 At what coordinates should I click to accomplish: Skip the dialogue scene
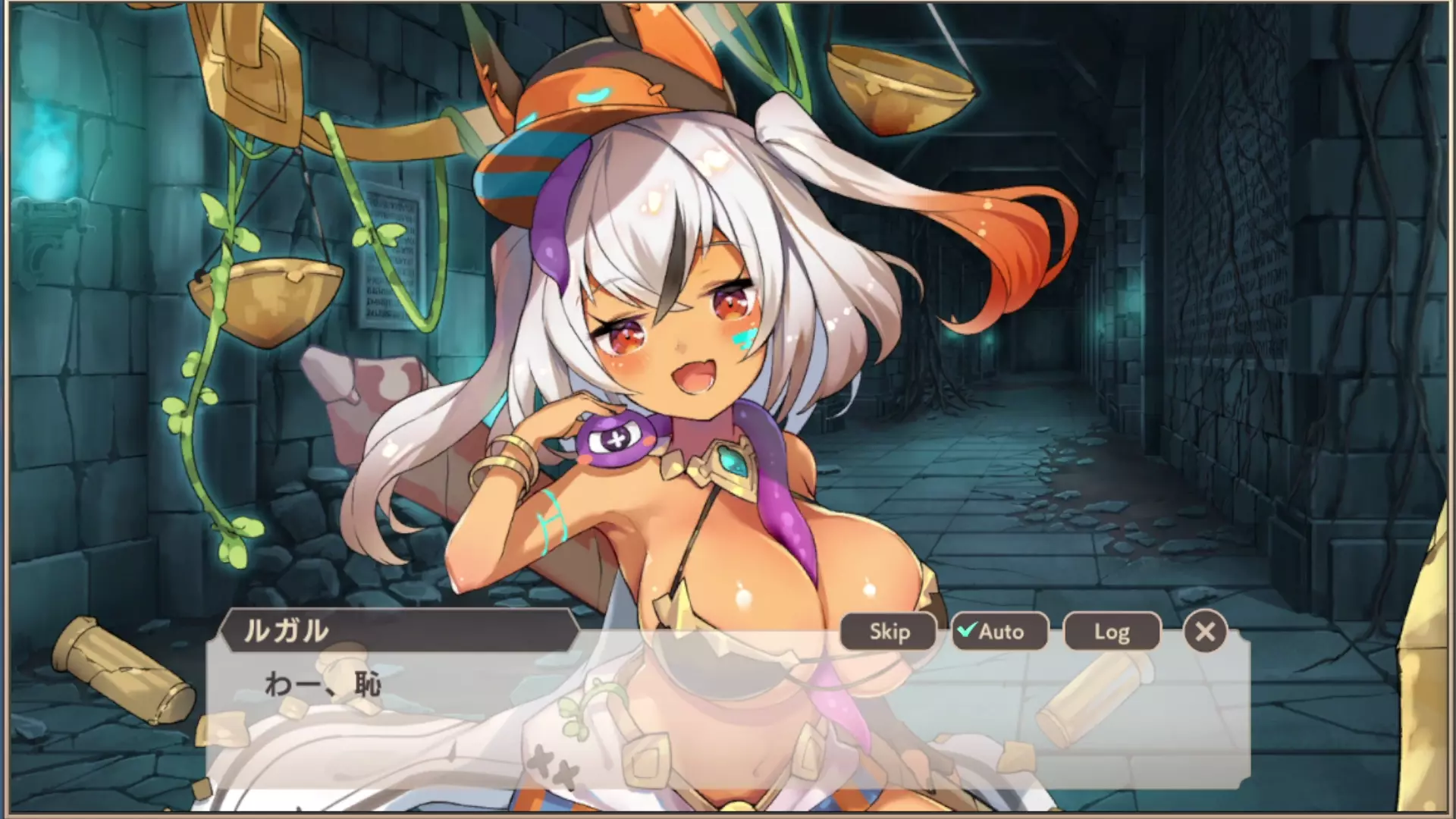tap(889, 632)
